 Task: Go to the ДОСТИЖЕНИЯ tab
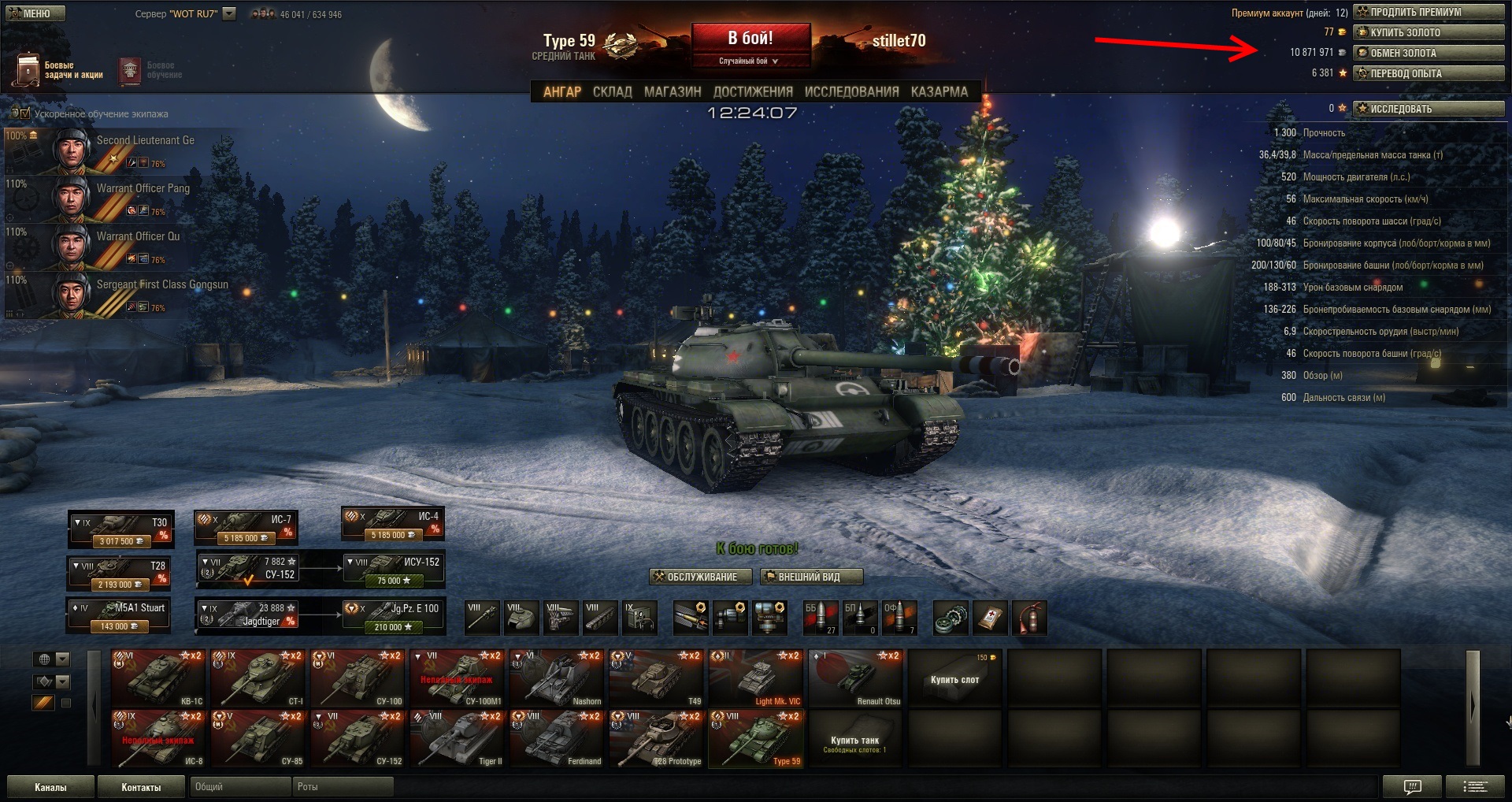(752, 91)
